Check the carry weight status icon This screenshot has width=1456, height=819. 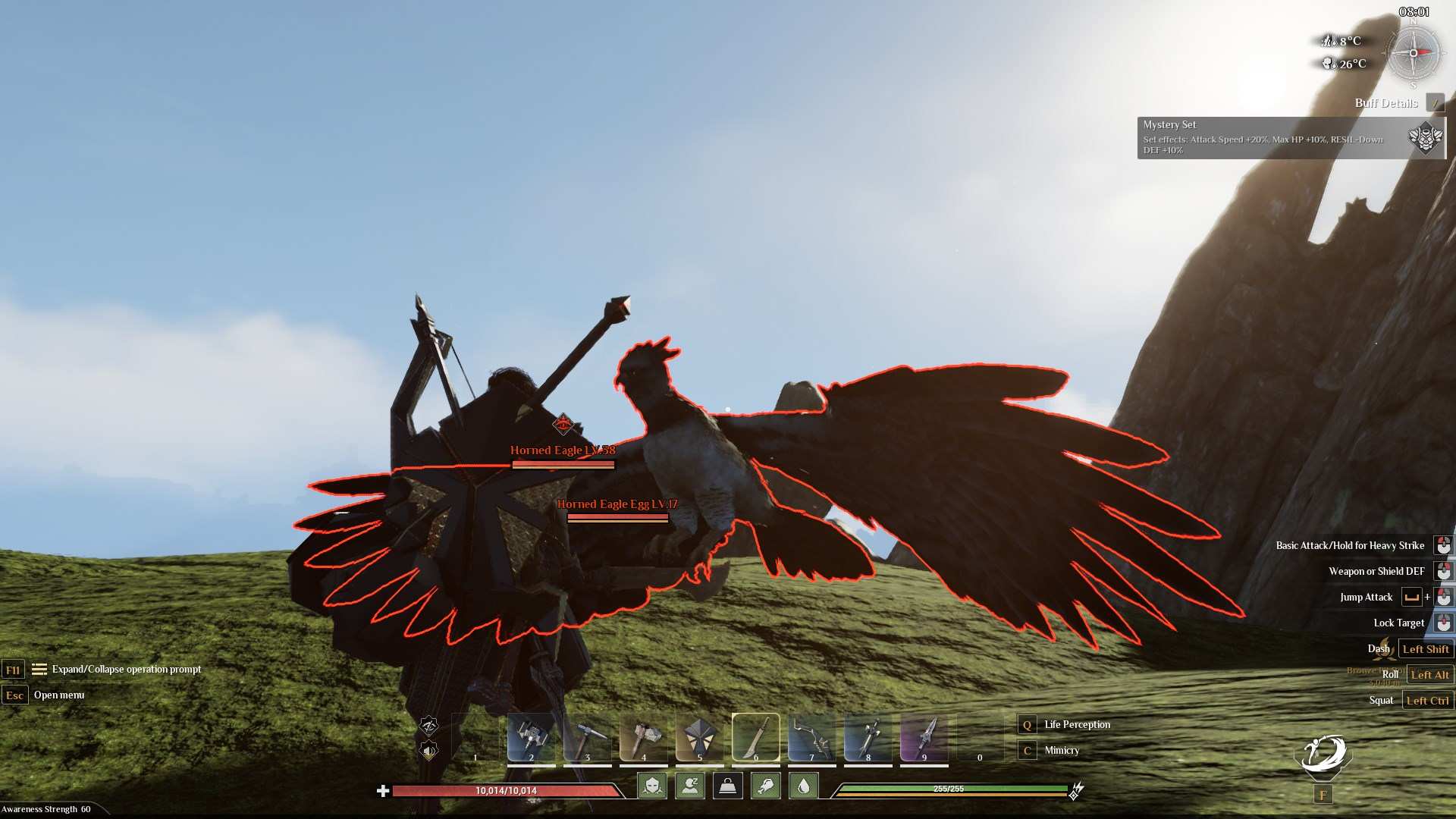click(x=728, y=786)
